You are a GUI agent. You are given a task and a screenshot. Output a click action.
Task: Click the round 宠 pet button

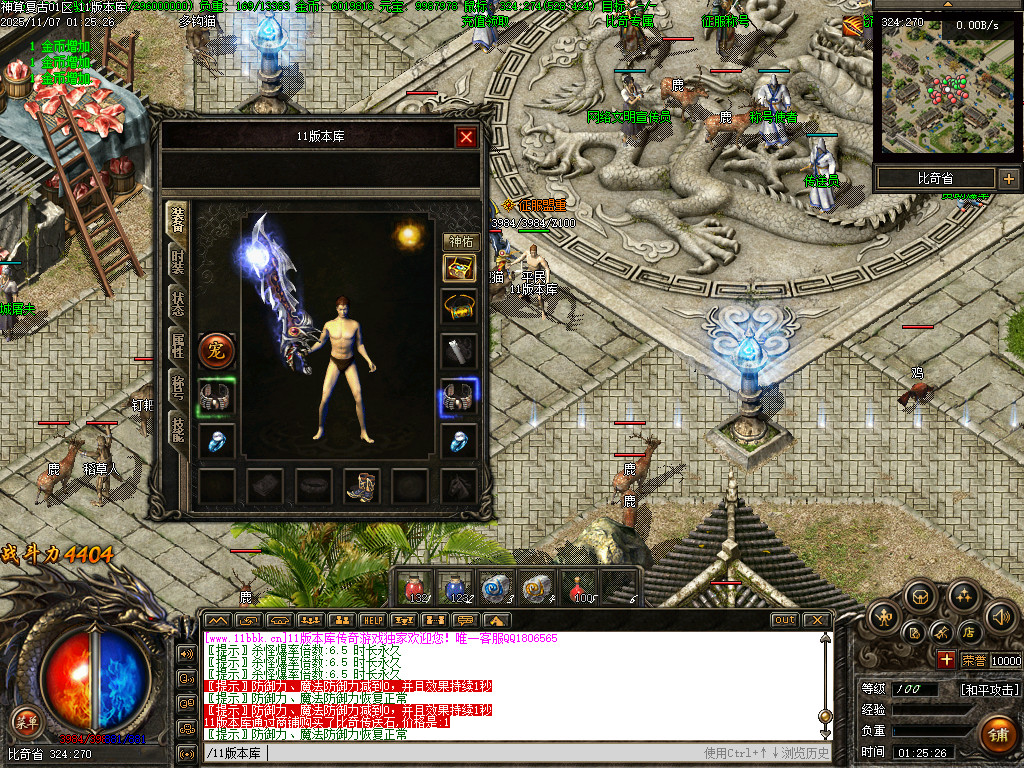click(217, 351)
